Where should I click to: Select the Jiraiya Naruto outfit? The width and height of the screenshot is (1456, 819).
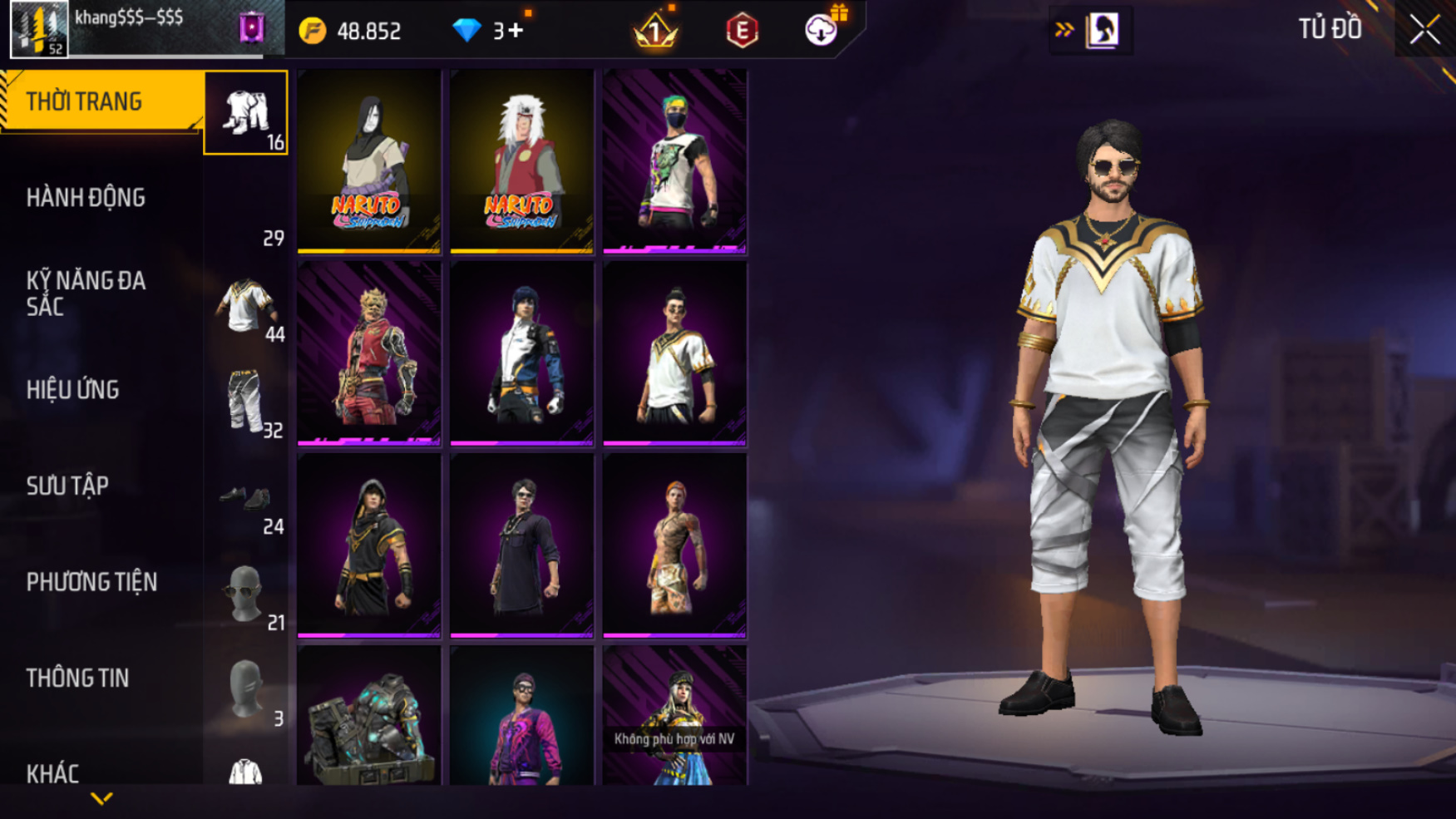point(521,160)
